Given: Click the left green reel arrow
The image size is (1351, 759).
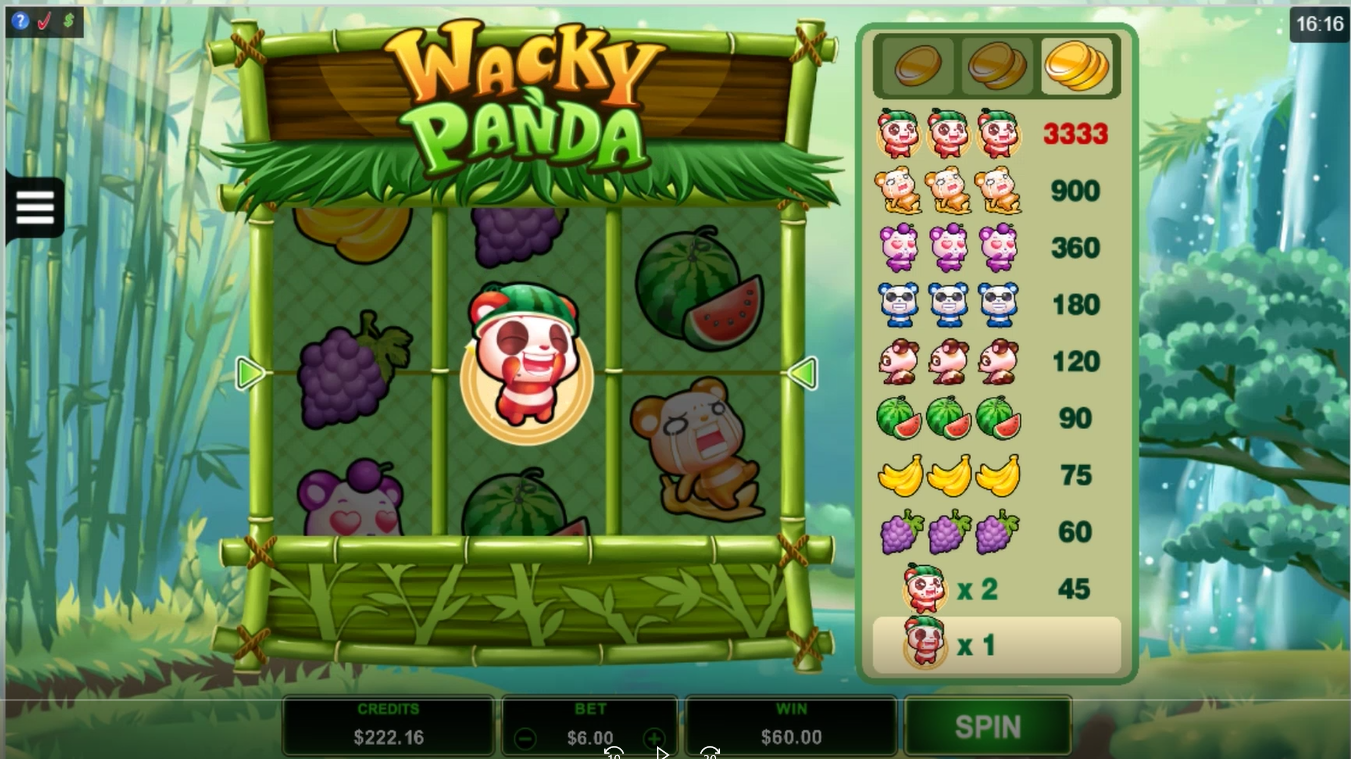Looking at the screenshot, I should [x=250, y=373].
